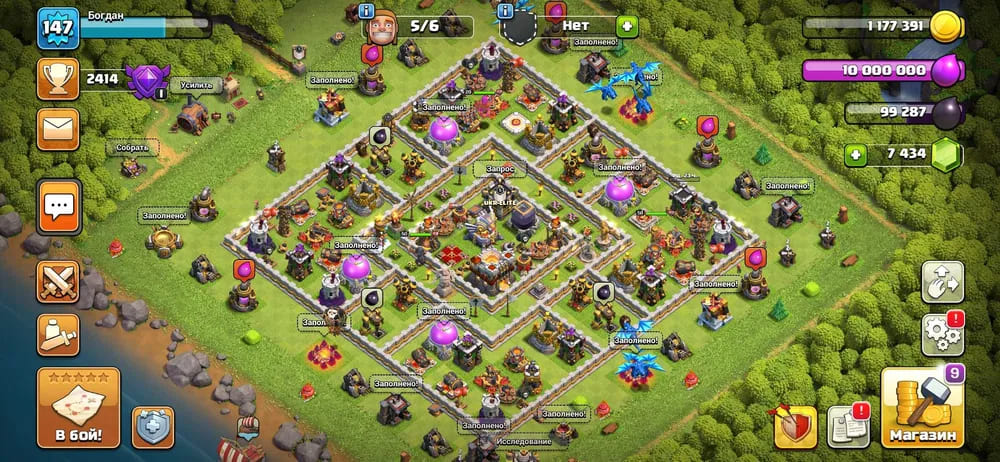Open the trophy rankings button

click(58, 78)
